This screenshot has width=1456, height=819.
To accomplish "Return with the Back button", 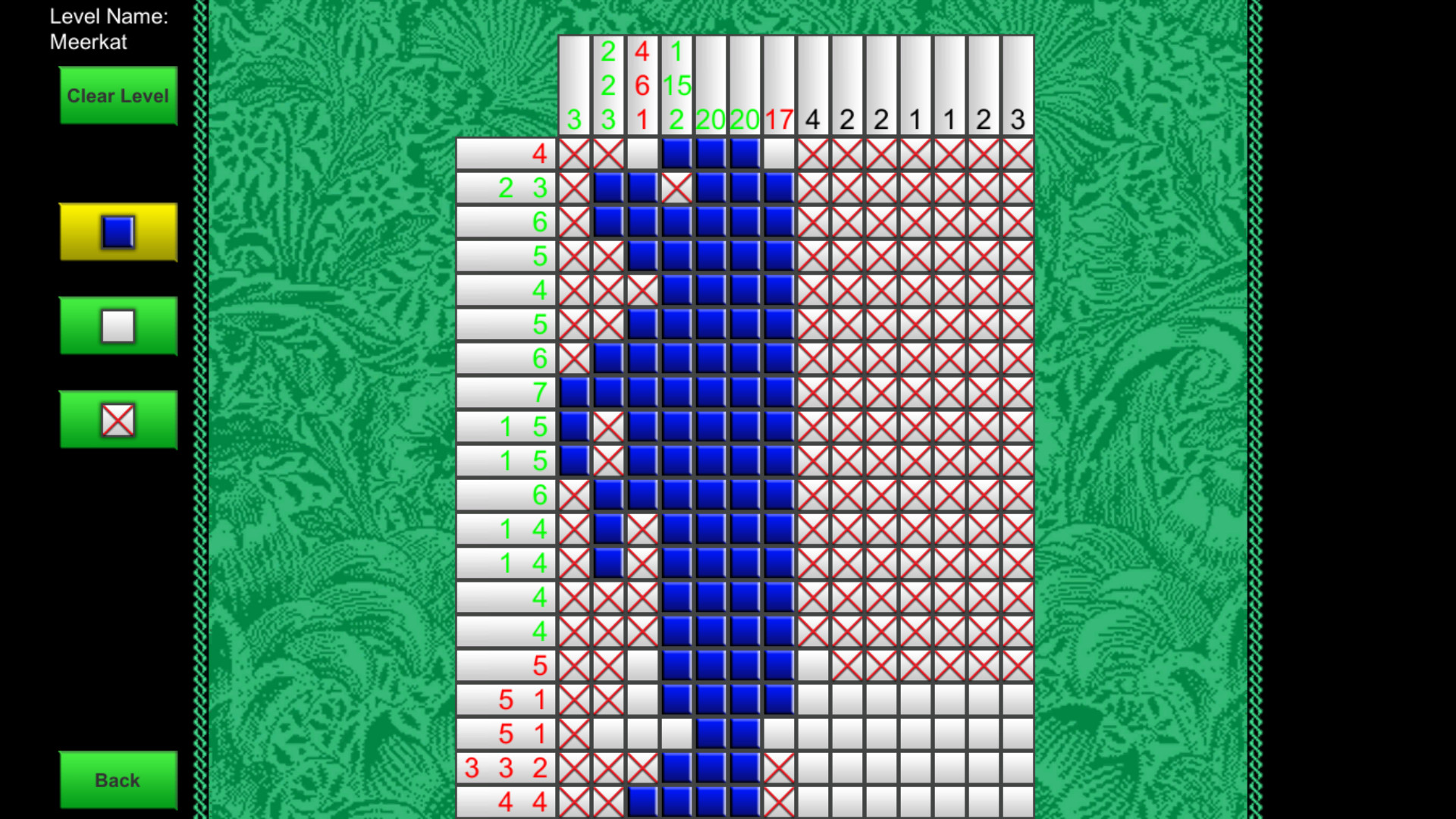I will click(118, 779).
